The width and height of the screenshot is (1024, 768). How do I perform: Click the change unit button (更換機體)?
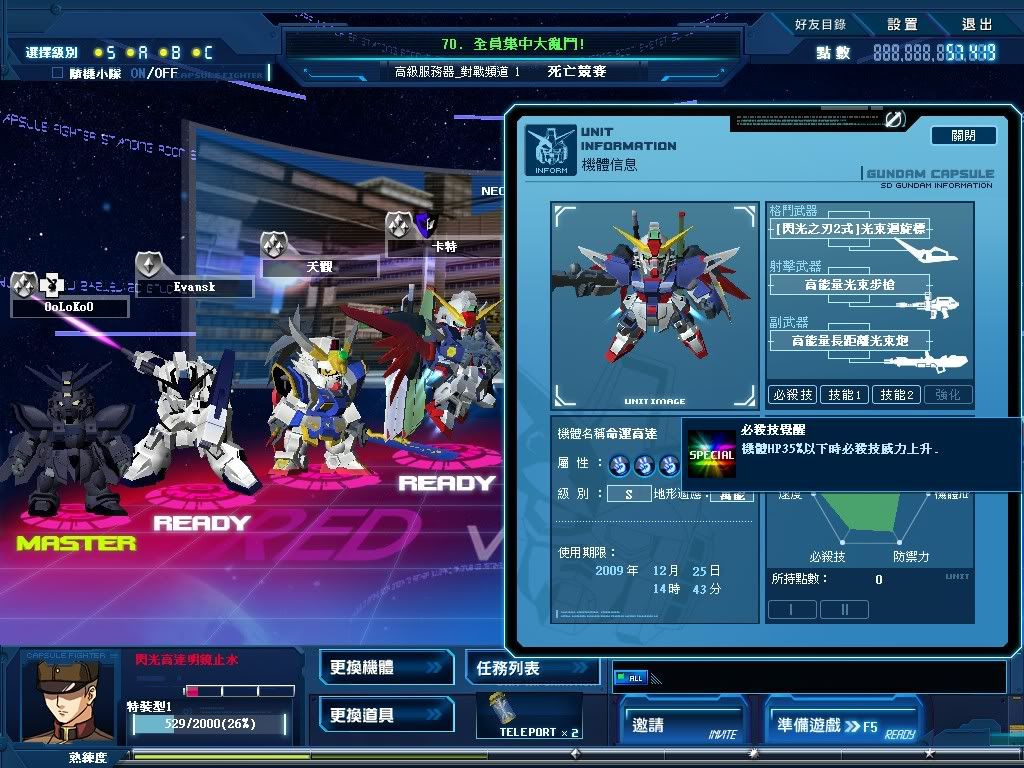coord(386,667)
